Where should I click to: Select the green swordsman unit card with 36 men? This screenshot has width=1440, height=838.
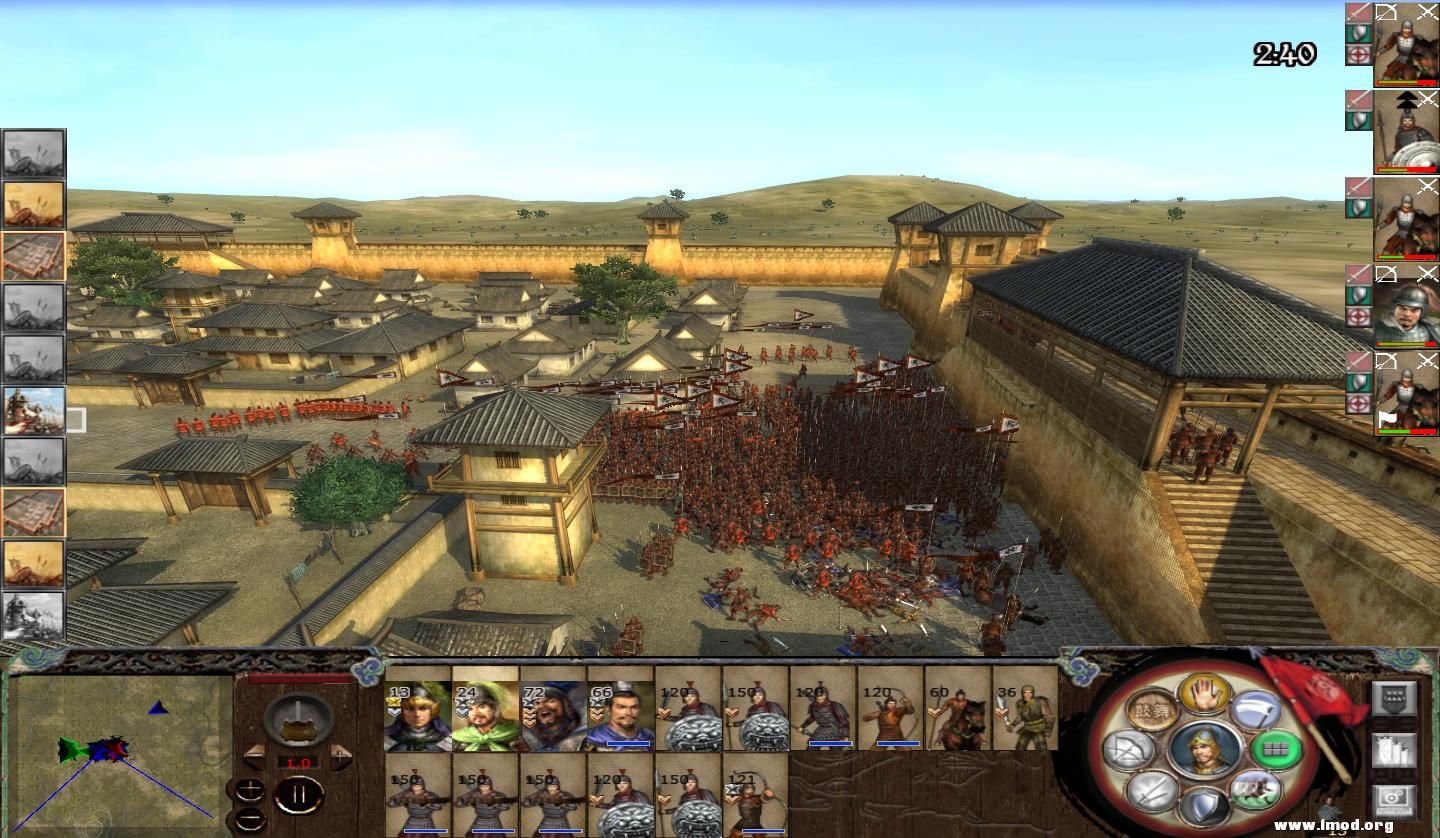1025,710
